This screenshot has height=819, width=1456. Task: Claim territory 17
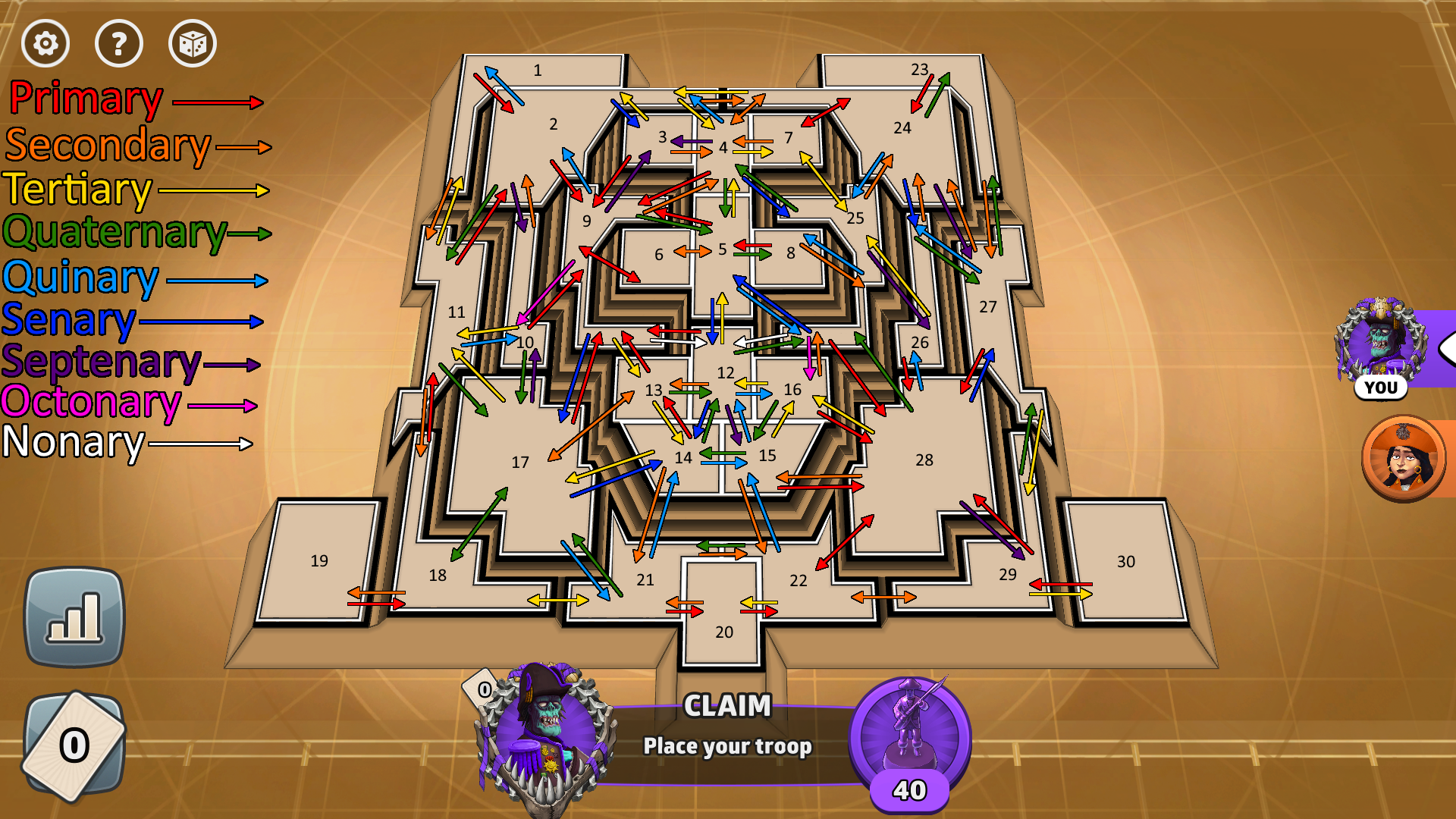pyautogui.click(x=520, y=463)
